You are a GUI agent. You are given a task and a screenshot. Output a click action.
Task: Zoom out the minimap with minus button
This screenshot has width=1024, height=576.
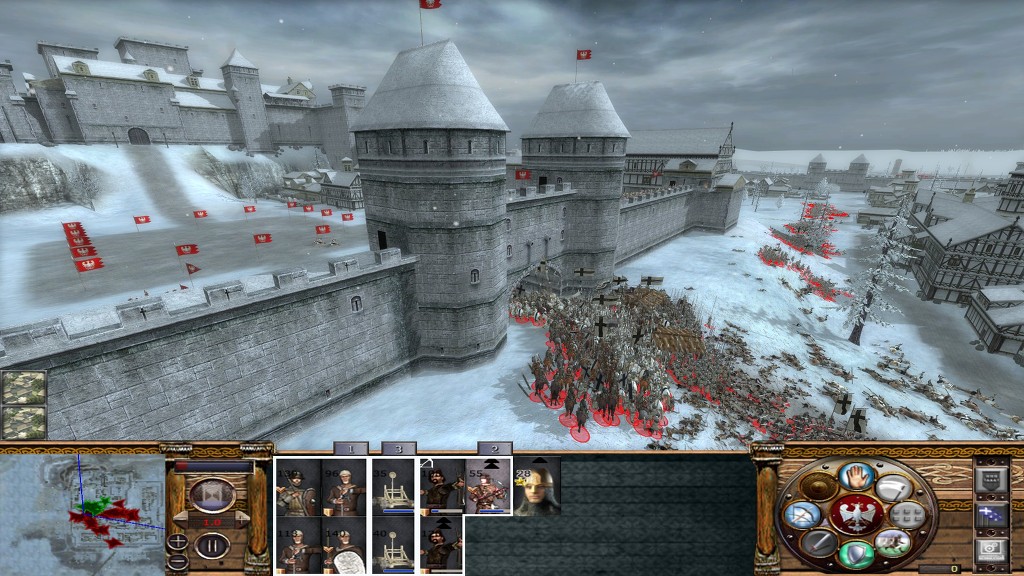pos(177,561)
